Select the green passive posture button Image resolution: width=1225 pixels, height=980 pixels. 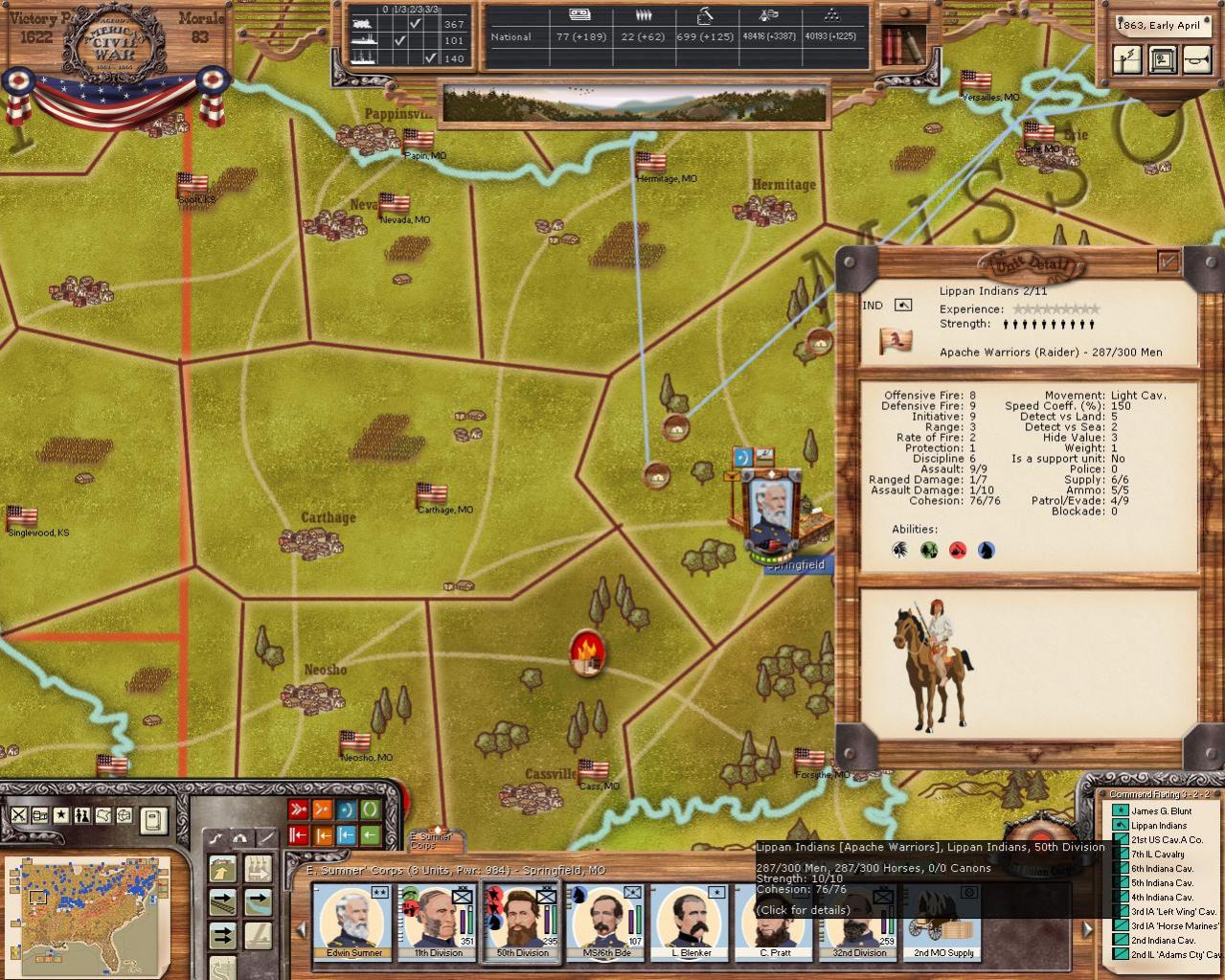coord(370,809)
